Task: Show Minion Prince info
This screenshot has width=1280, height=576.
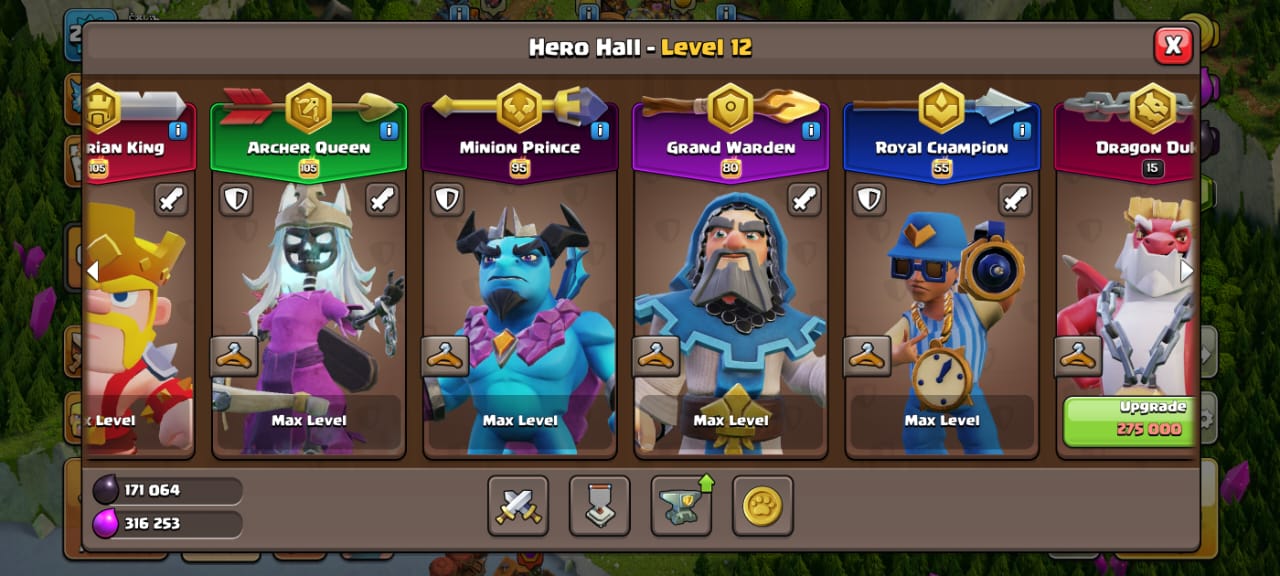Action: (600, 130)
